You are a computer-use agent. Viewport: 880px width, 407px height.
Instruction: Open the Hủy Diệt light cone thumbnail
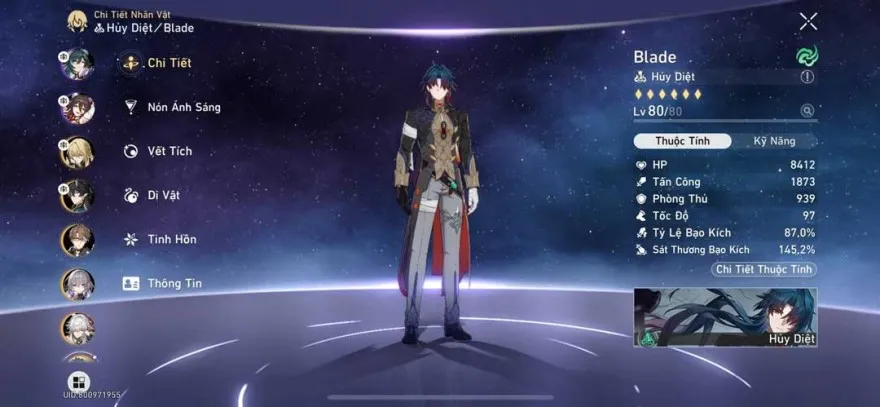[725, 317]
